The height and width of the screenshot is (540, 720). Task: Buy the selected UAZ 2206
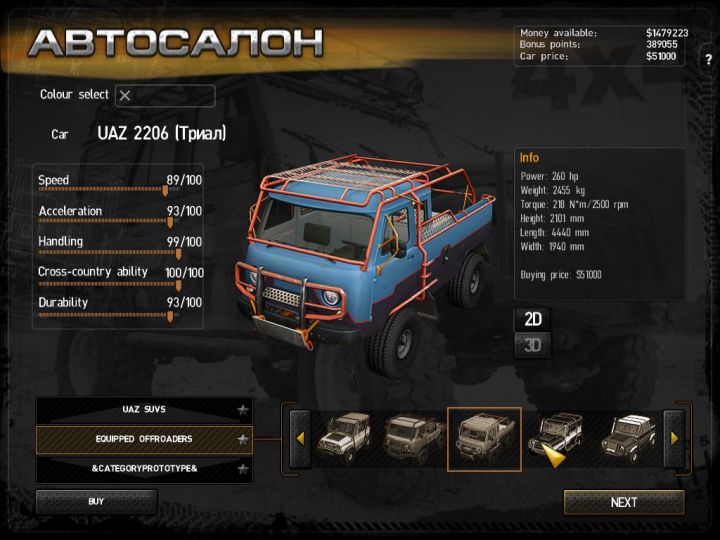[96, 501]
